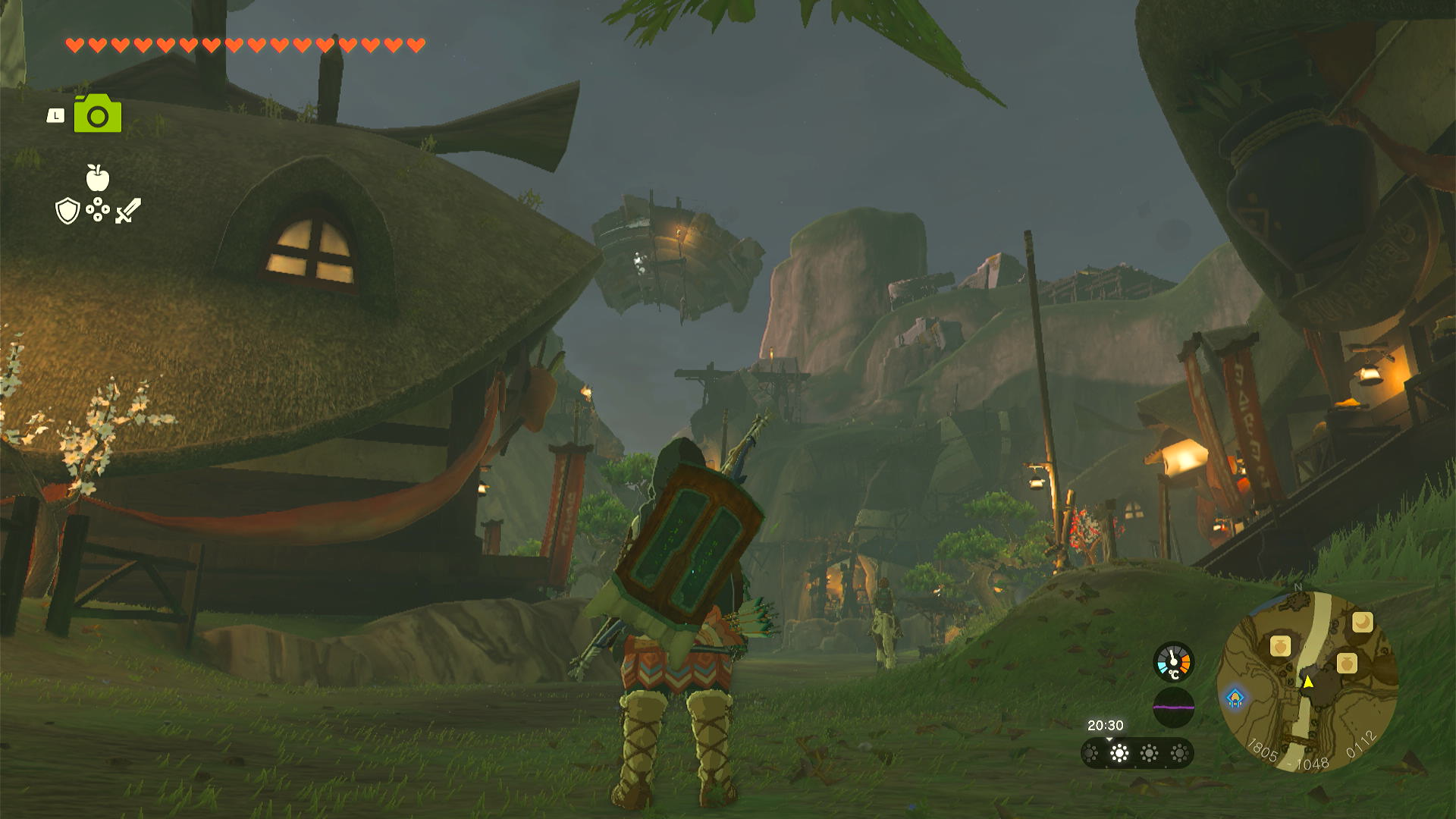
Task: Click the inn icon near the minimap's top edge
Action: coord(1363,620)
